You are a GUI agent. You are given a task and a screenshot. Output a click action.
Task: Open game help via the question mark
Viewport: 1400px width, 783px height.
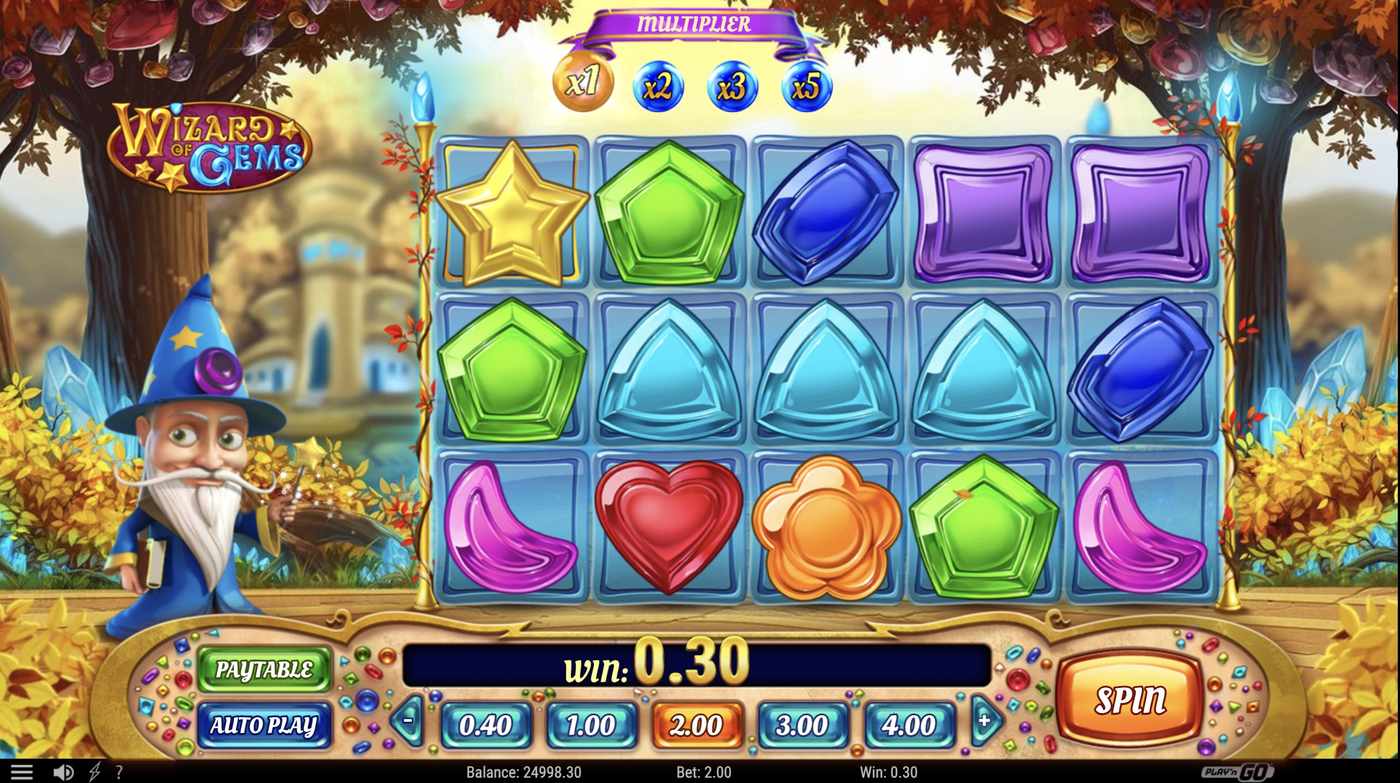coord(118,770)
